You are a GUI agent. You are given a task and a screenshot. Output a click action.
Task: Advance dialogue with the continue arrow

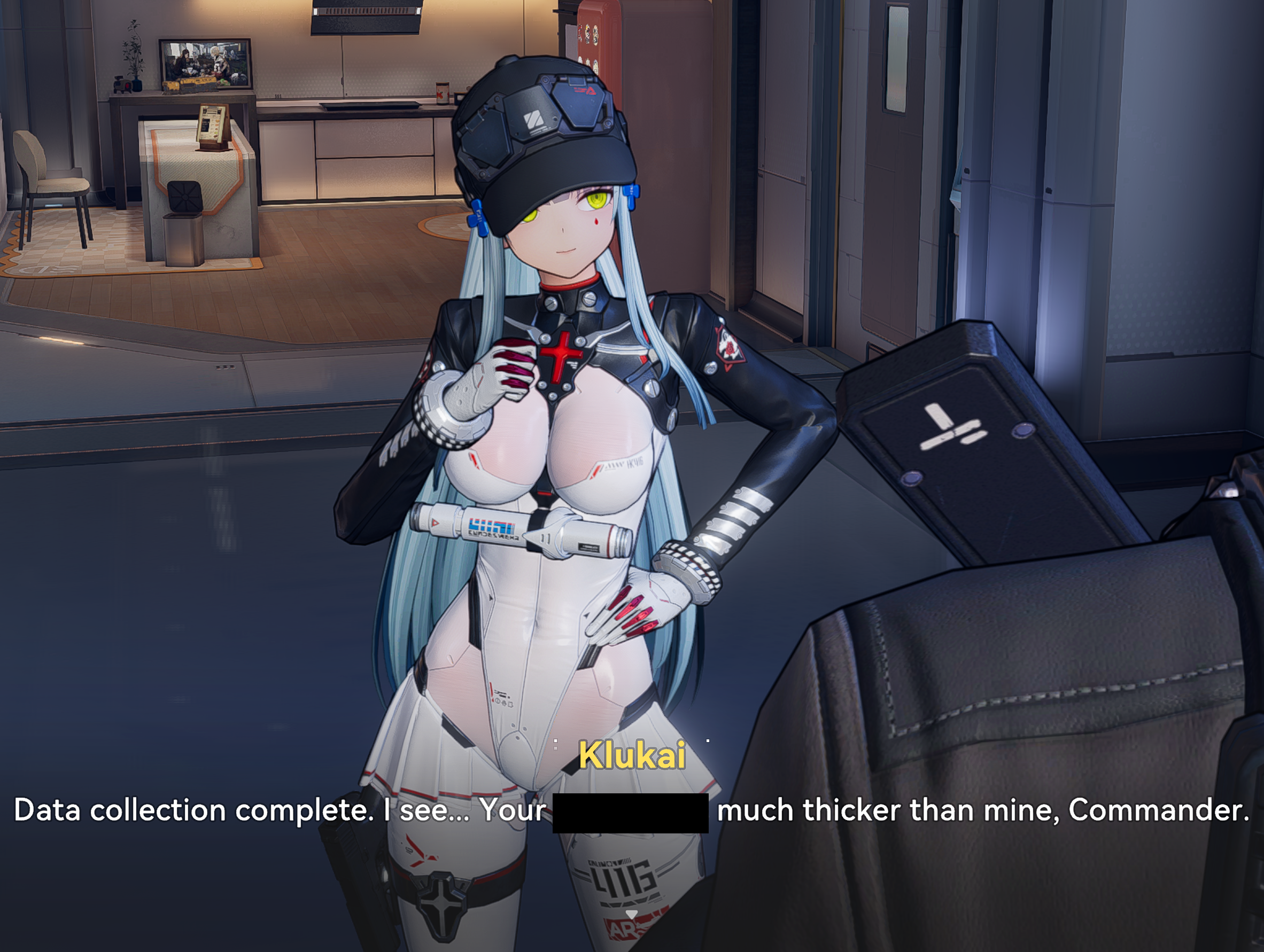point(631,914)
